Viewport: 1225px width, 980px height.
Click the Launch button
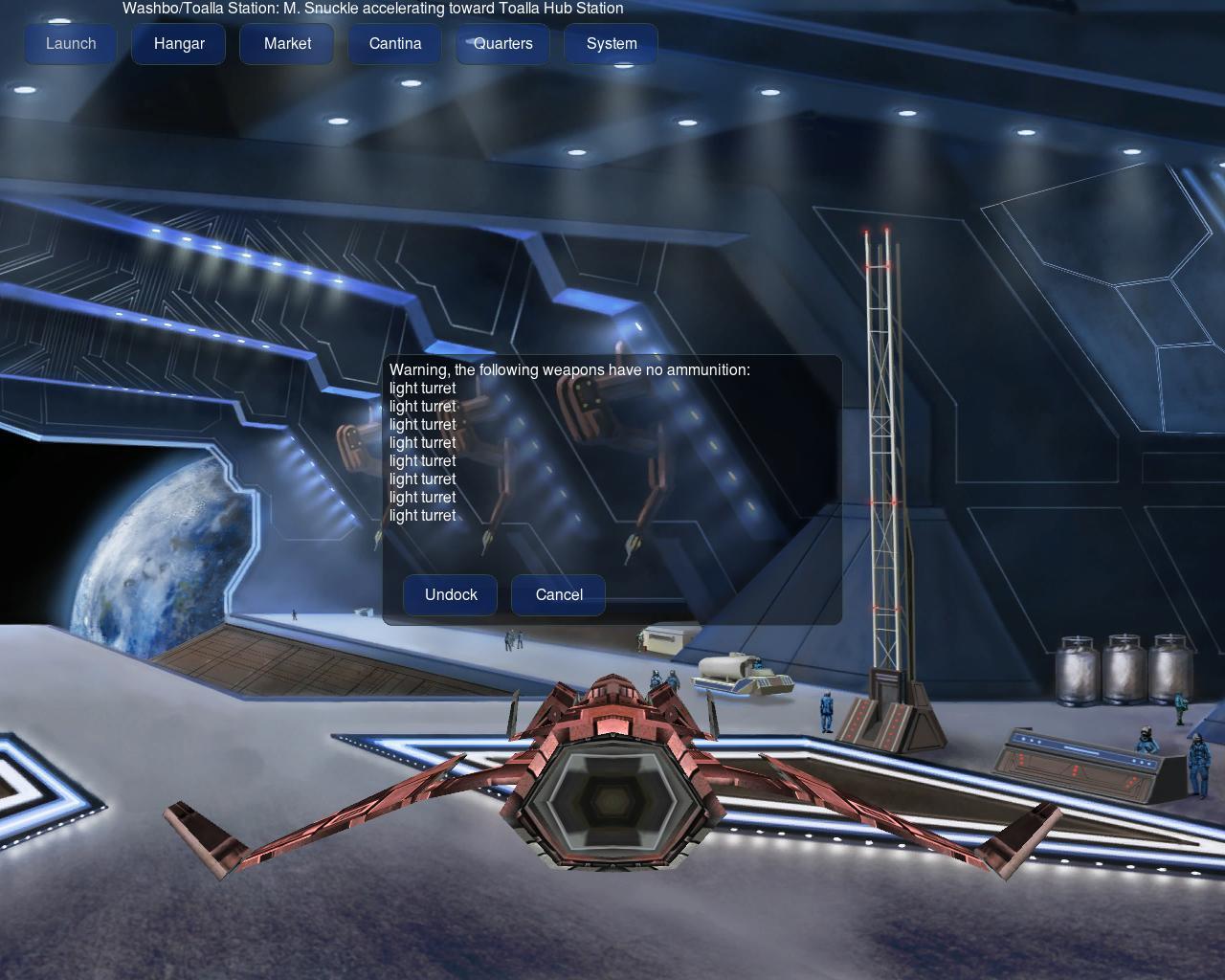[x=71, y=44]
